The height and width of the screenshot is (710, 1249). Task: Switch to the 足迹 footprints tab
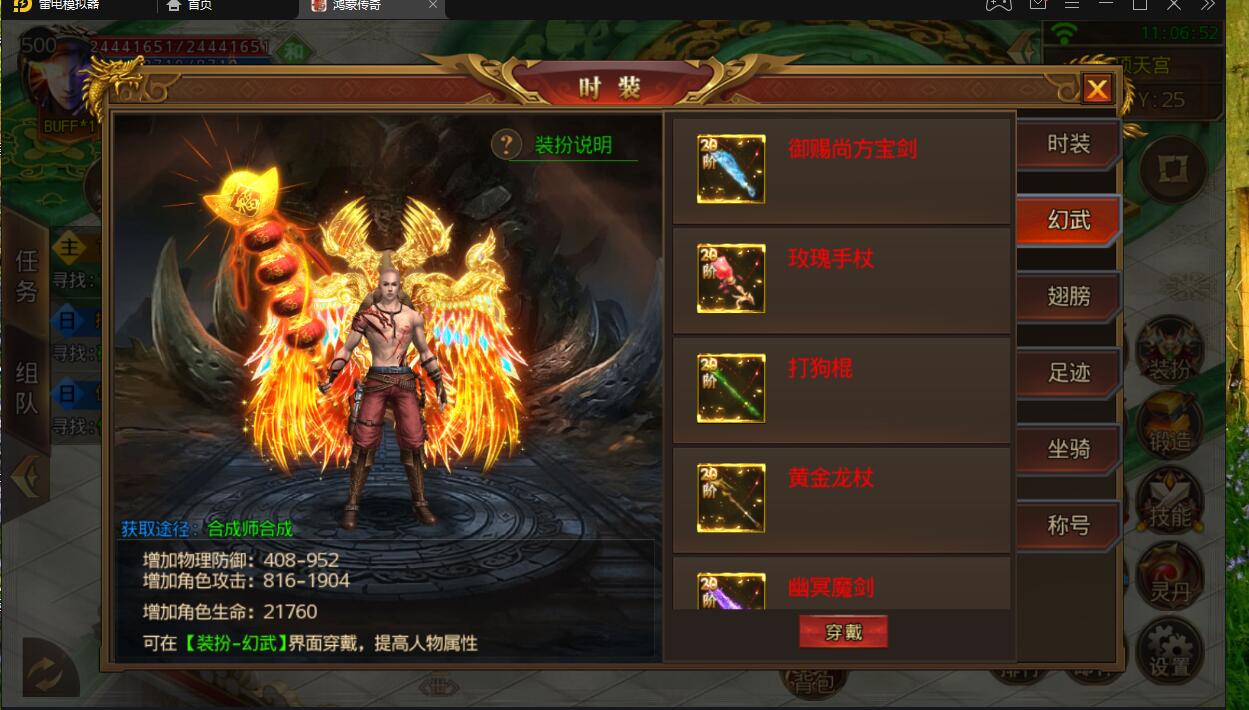[1067, 373]
